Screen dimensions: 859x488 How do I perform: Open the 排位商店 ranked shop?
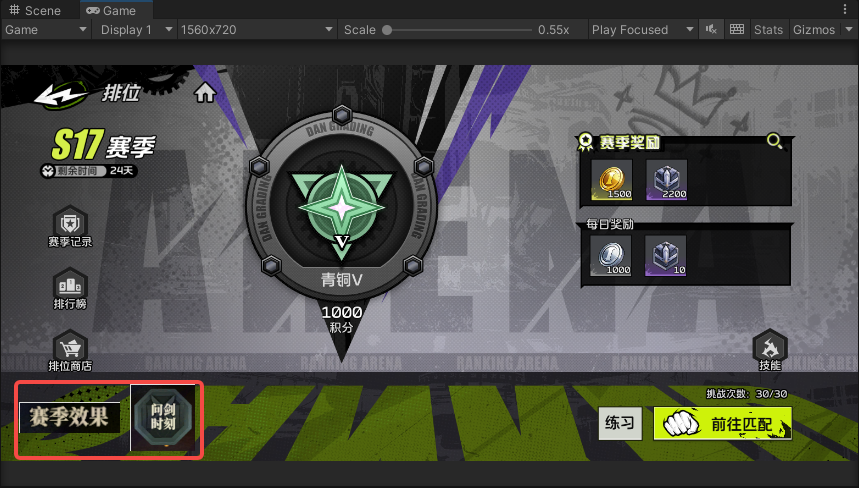pos(70,350)
